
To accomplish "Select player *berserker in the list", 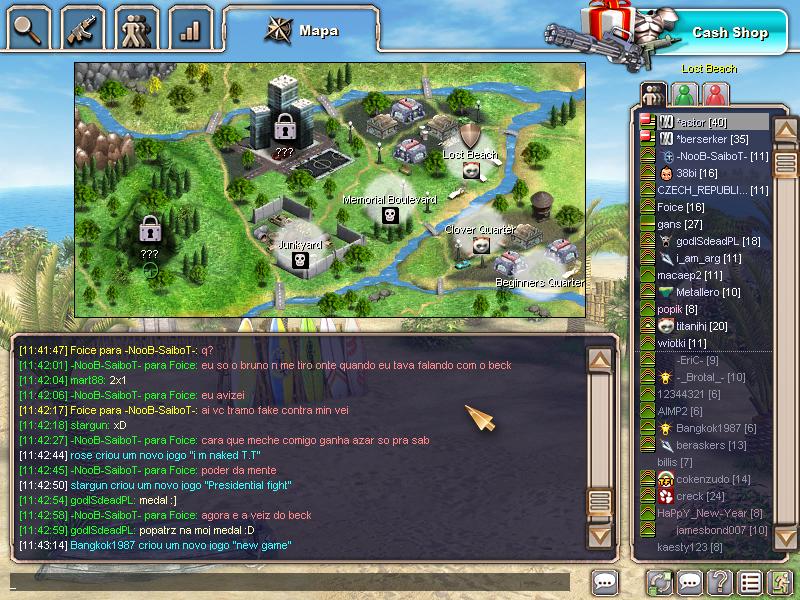I will pos(712,139).
